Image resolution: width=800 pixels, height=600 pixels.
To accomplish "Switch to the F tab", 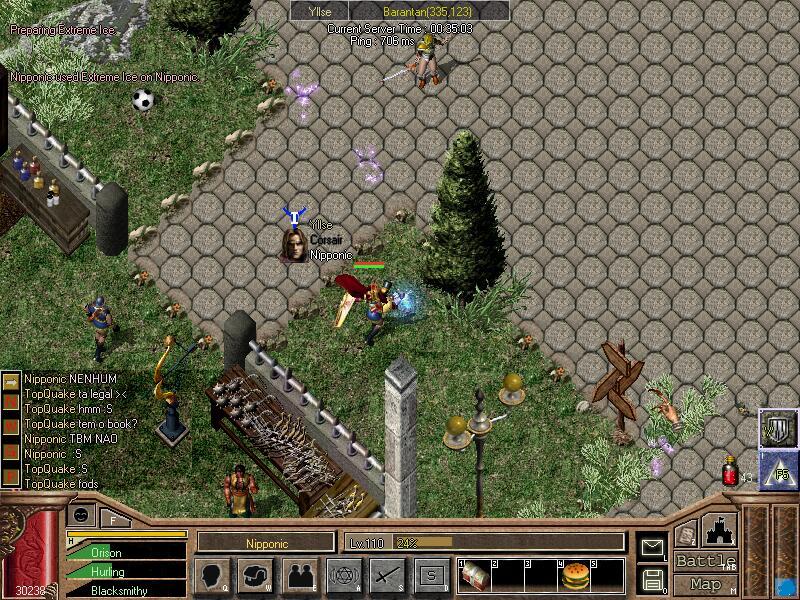I will coord(113,519).
